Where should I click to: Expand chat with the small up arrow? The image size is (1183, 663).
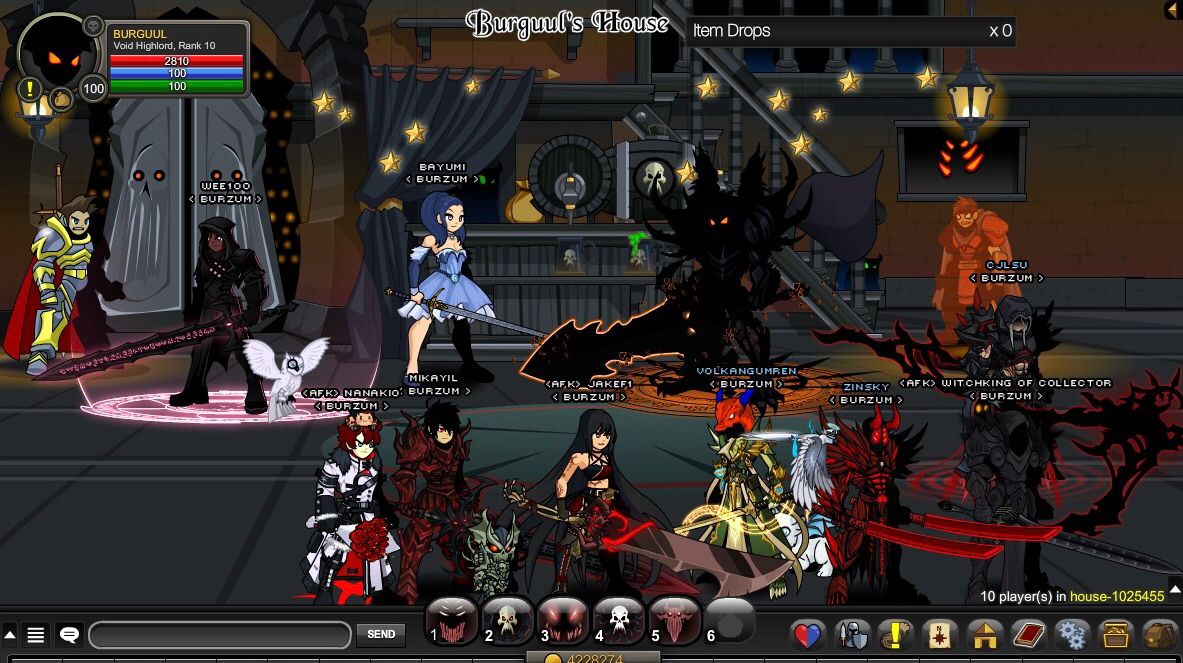pos(10,634)
